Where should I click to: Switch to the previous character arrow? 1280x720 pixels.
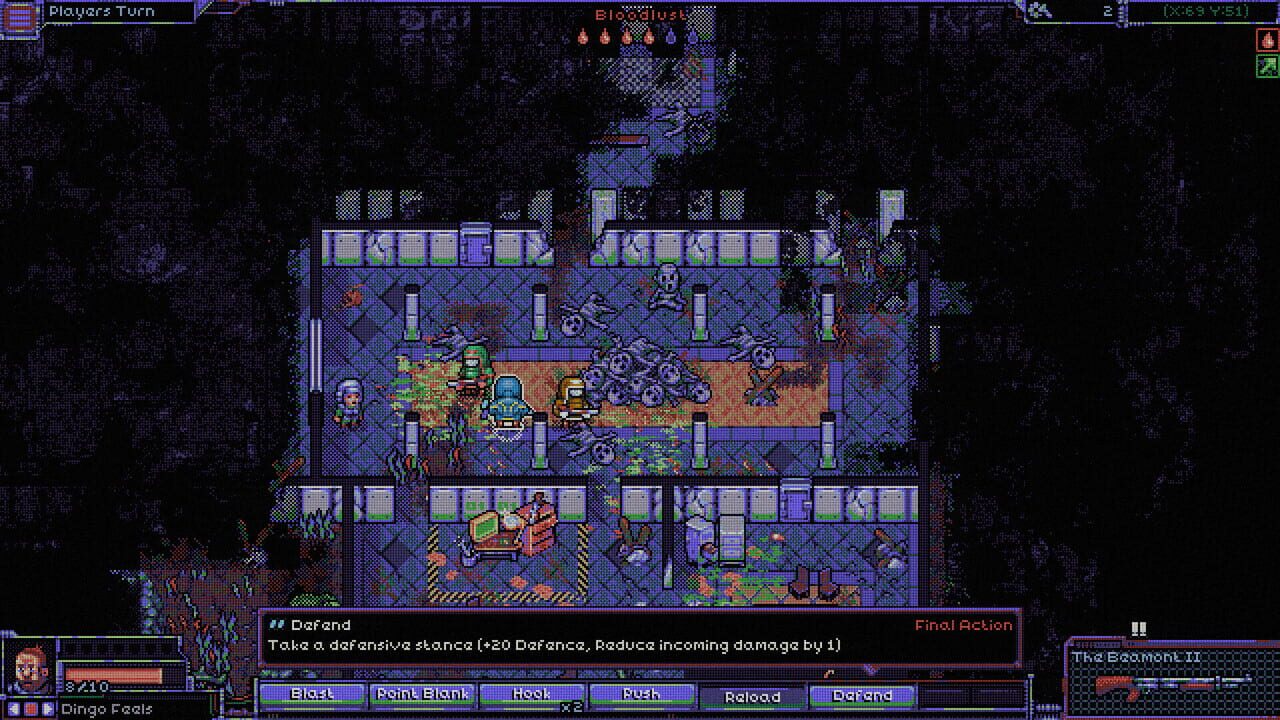[14, 709]
